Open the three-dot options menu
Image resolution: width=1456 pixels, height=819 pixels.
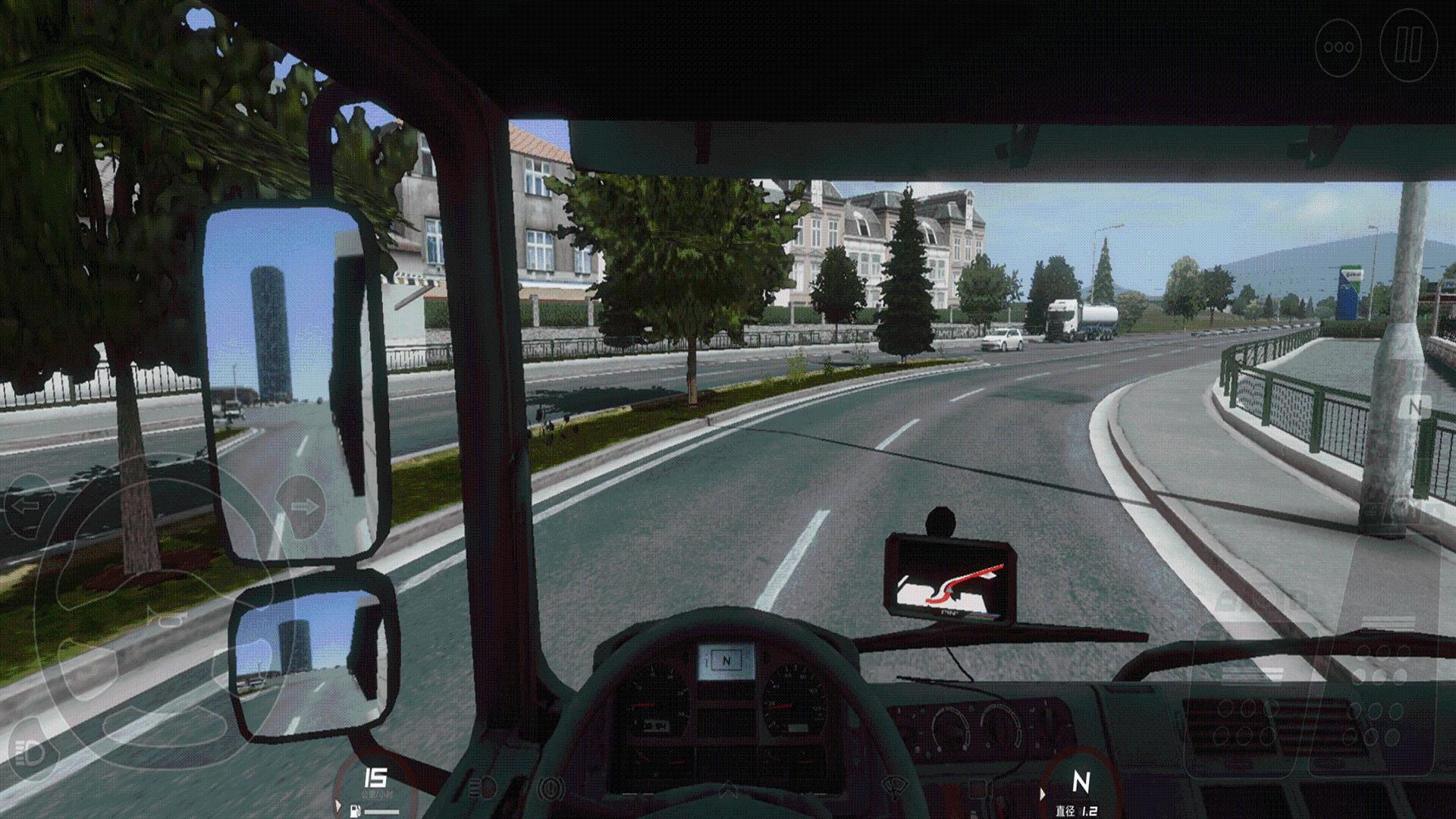pyautogui.click(x=1338, y=47)
